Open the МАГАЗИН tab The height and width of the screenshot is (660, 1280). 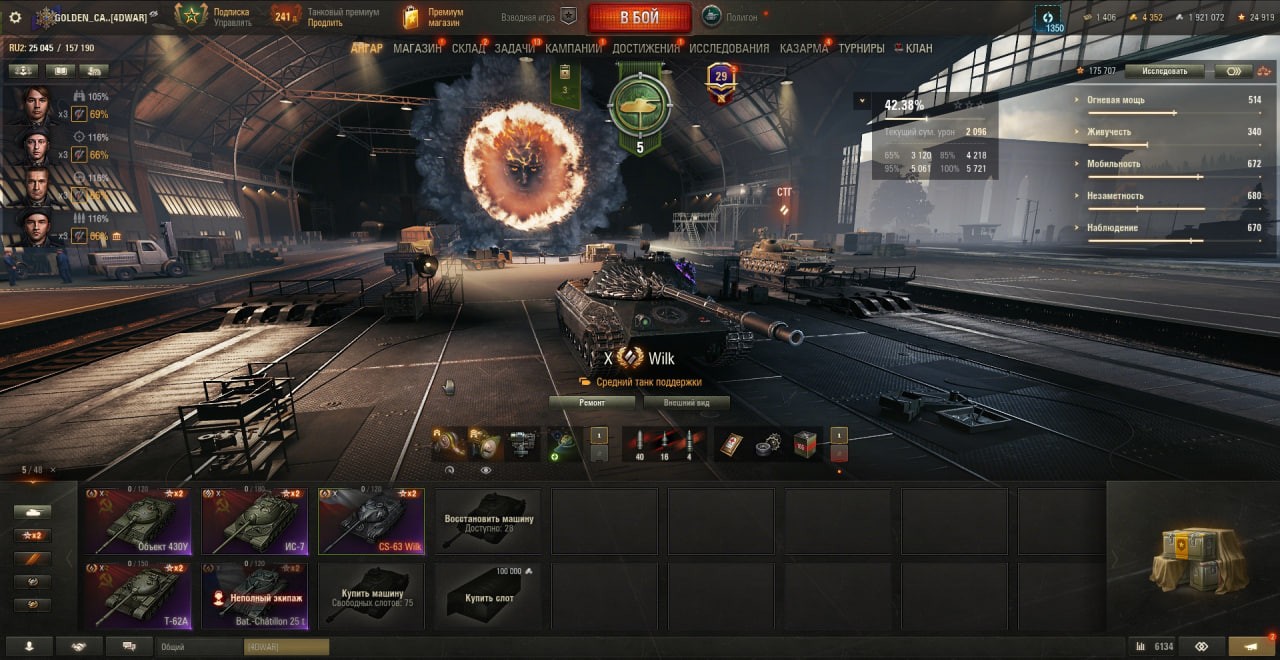[x=417, y=48]
